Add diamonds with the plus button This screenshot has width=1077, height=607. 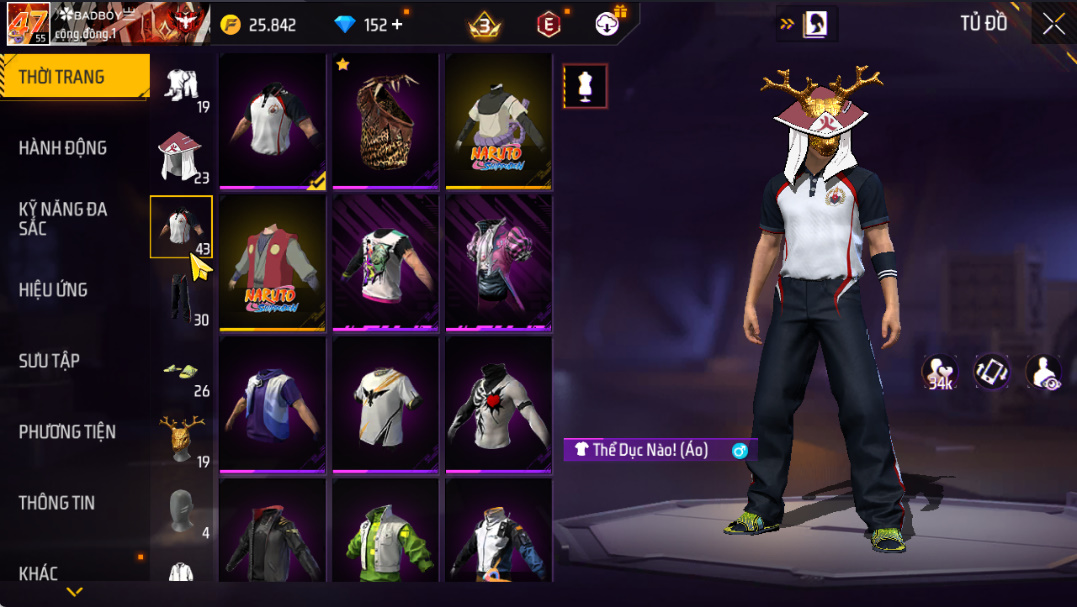click(398, 25)
